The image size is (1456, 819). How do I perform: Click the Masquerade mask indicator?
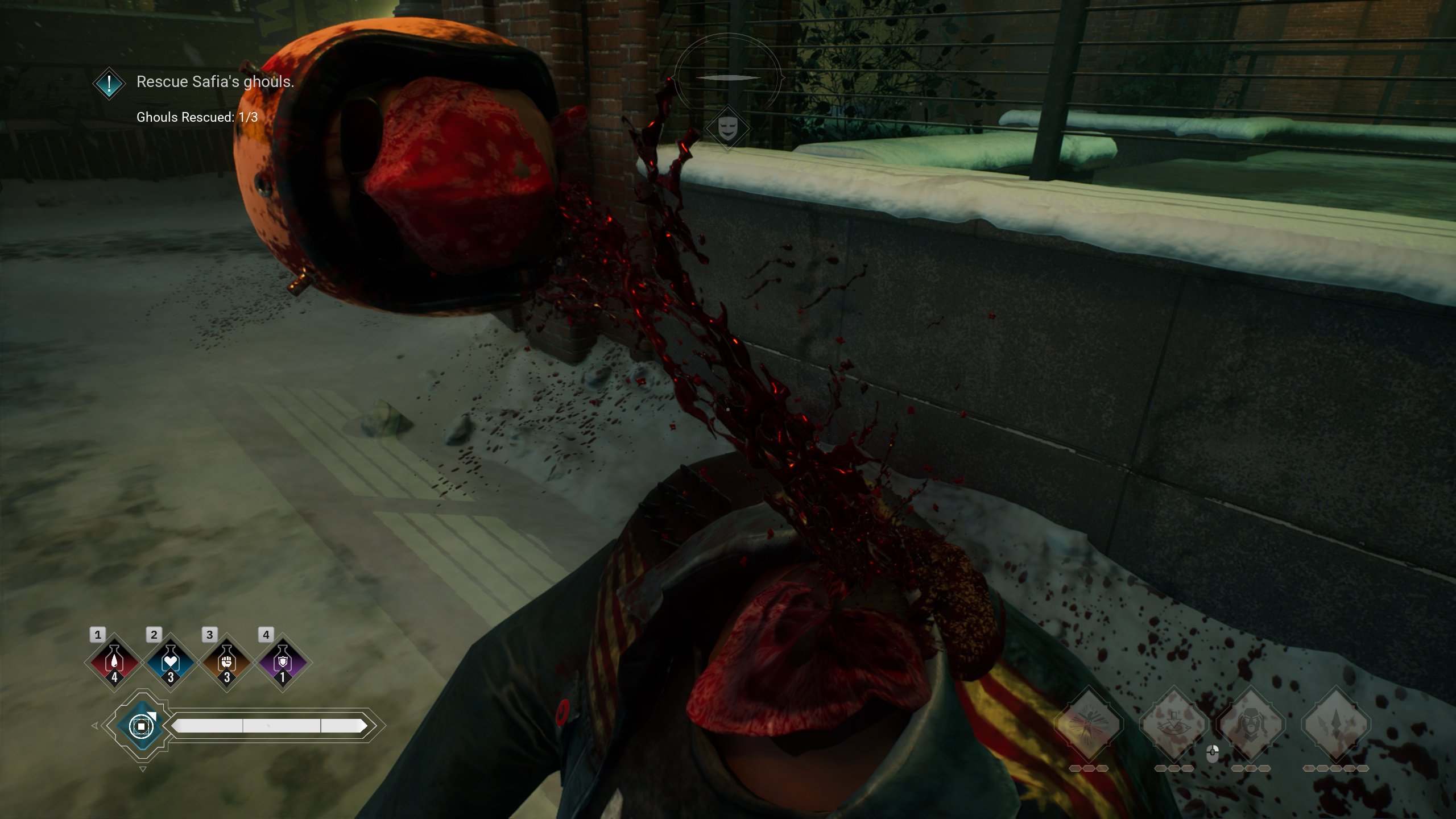pyautogui.click(x=727, y=129)
